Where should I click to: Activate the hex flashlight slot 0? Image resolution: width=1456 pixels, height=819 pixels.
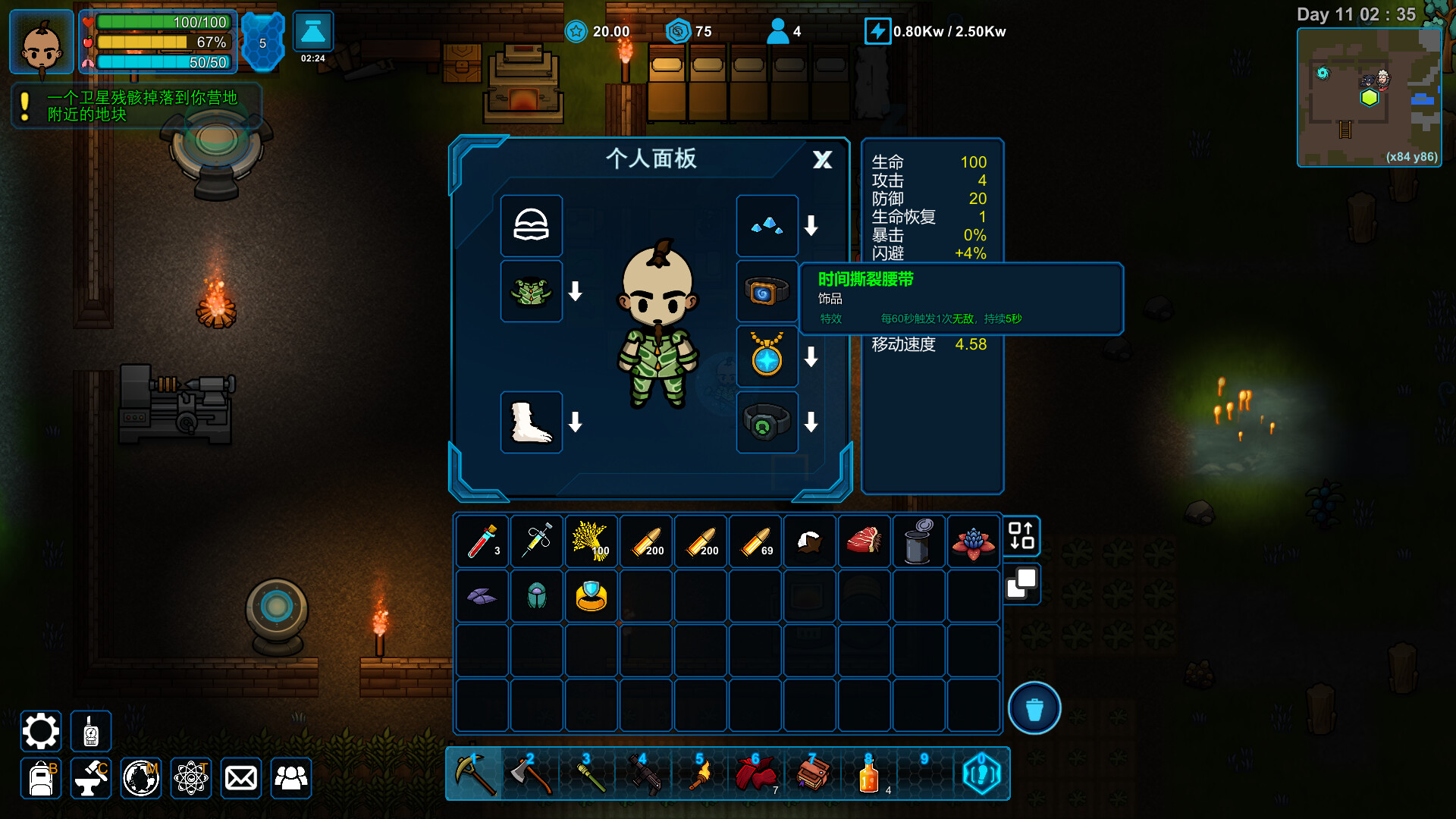[x=981, y=774]
